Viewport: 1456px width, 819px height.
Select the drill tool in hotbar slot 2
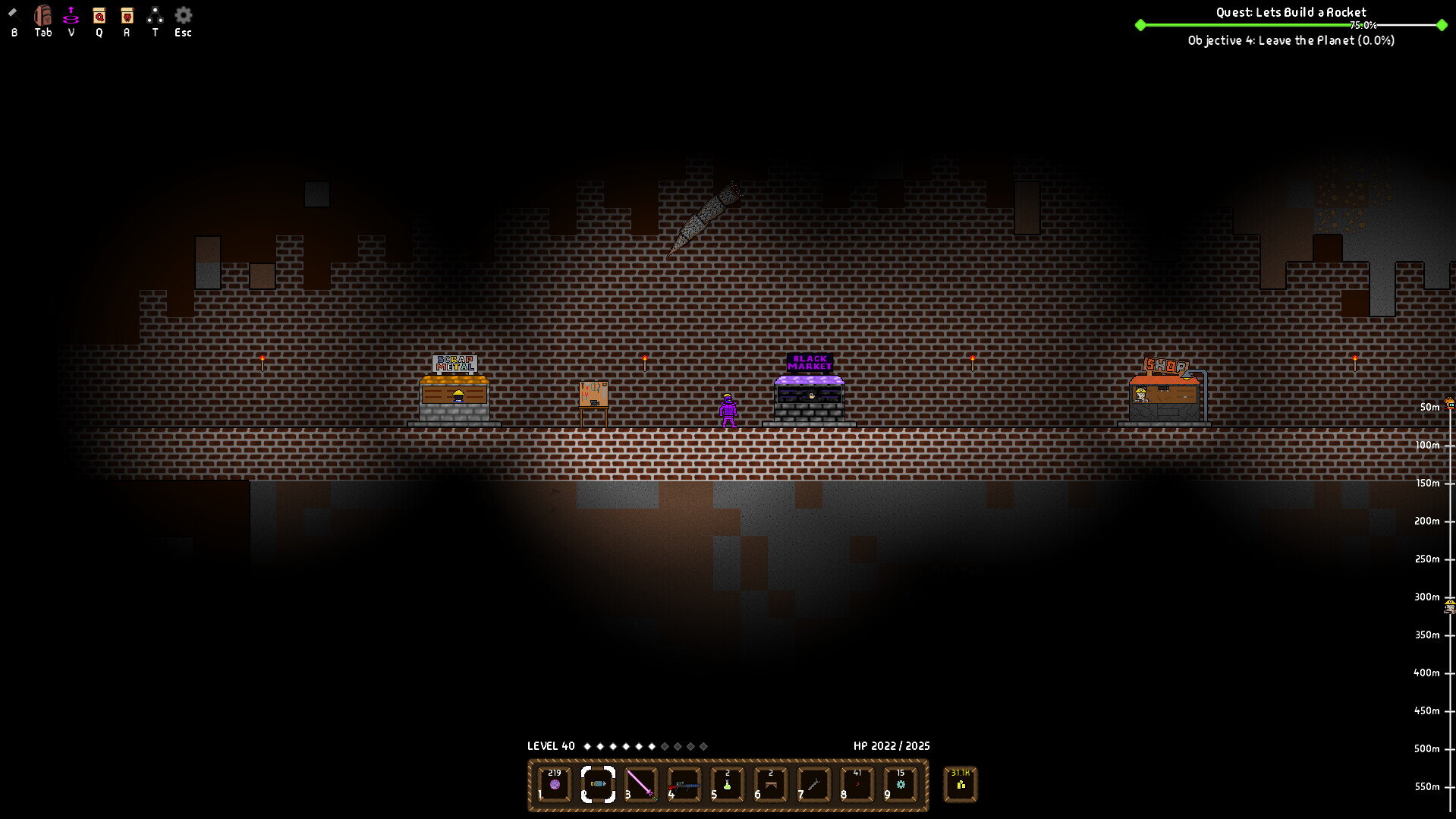coord(598,784)
